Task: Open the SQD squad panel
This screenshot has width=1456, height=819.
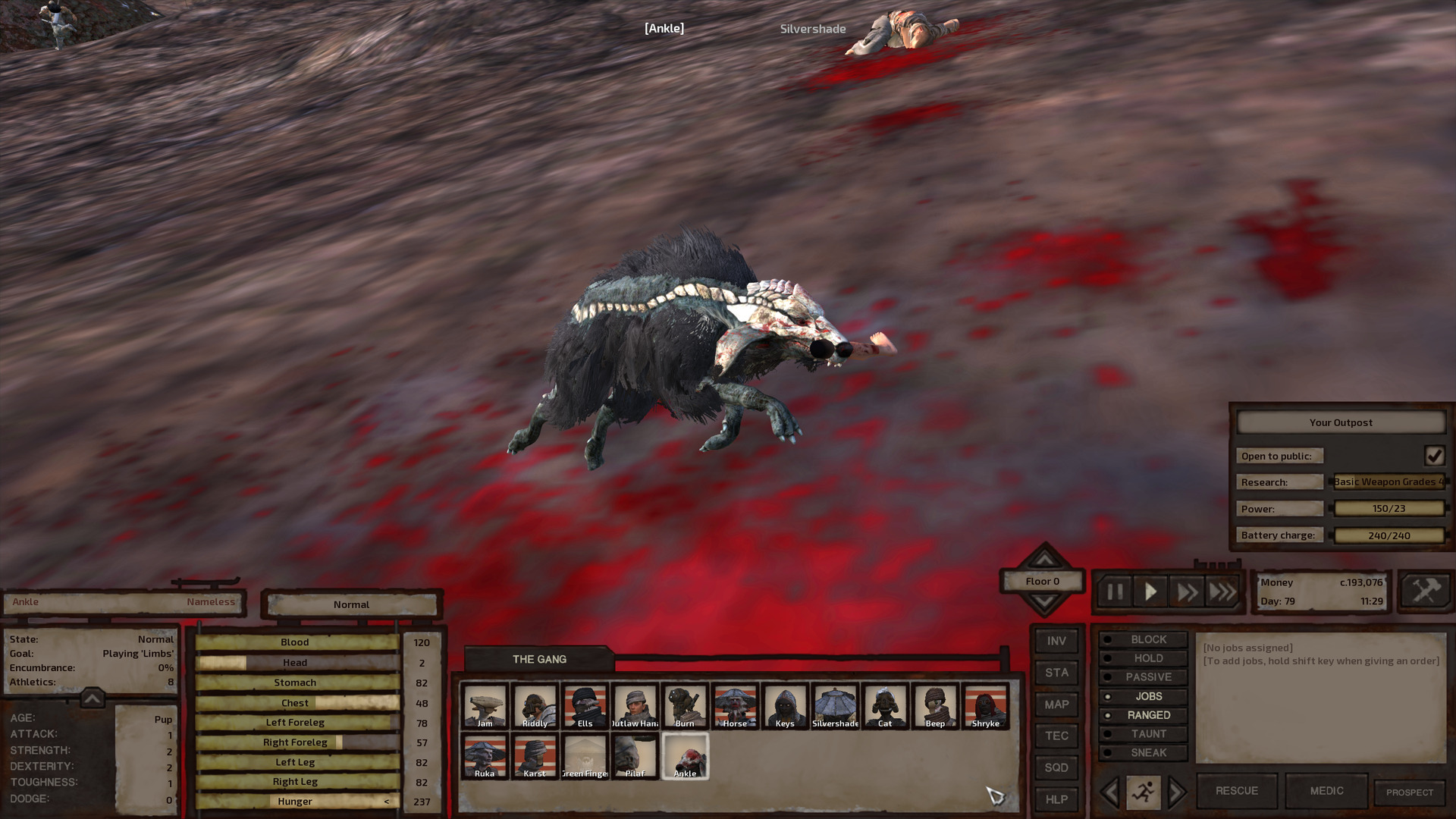Action: point(1056,768)
